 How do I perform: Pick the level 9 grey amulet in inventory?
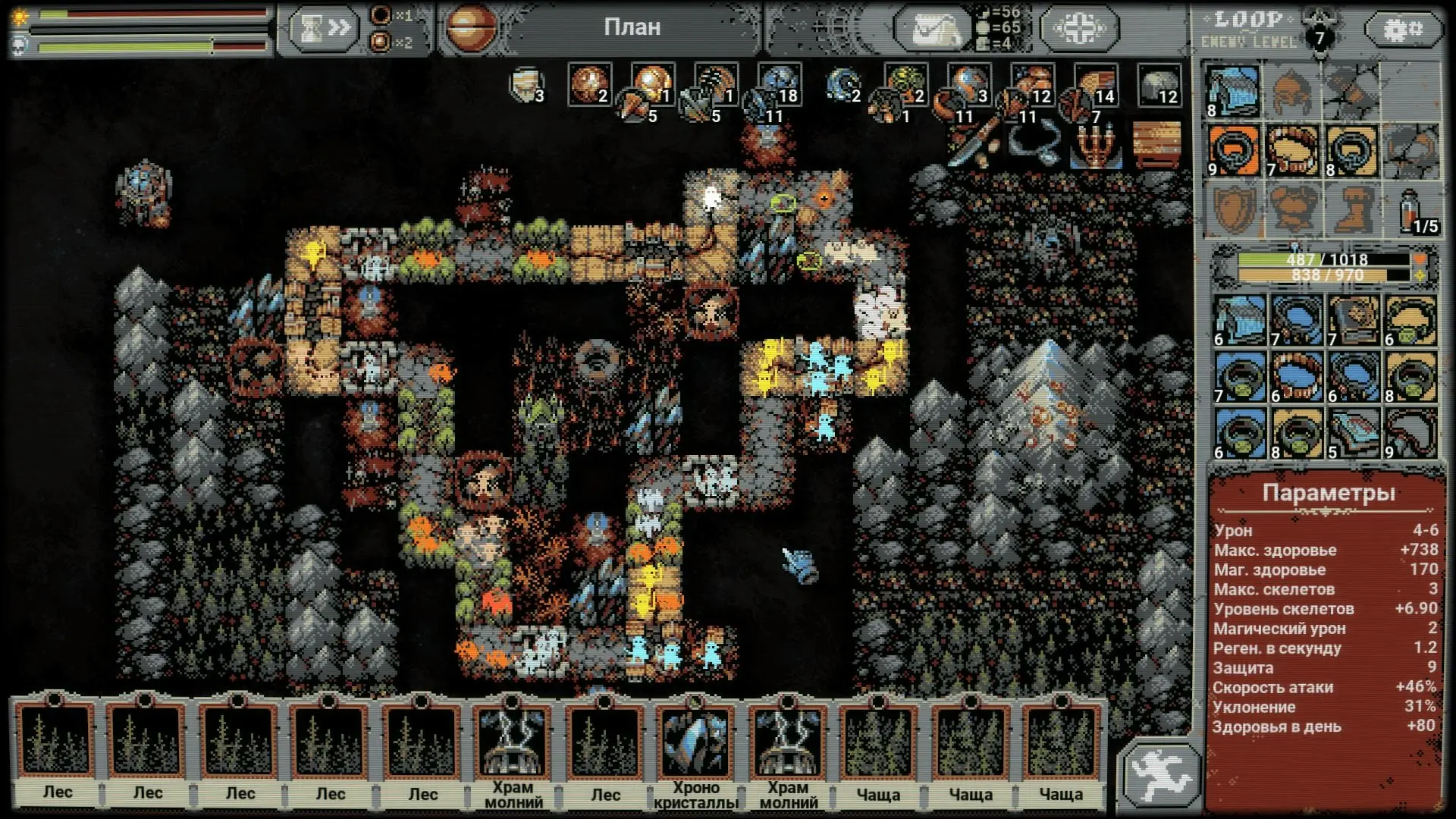pyautogui.click(x=1410, y=434)
